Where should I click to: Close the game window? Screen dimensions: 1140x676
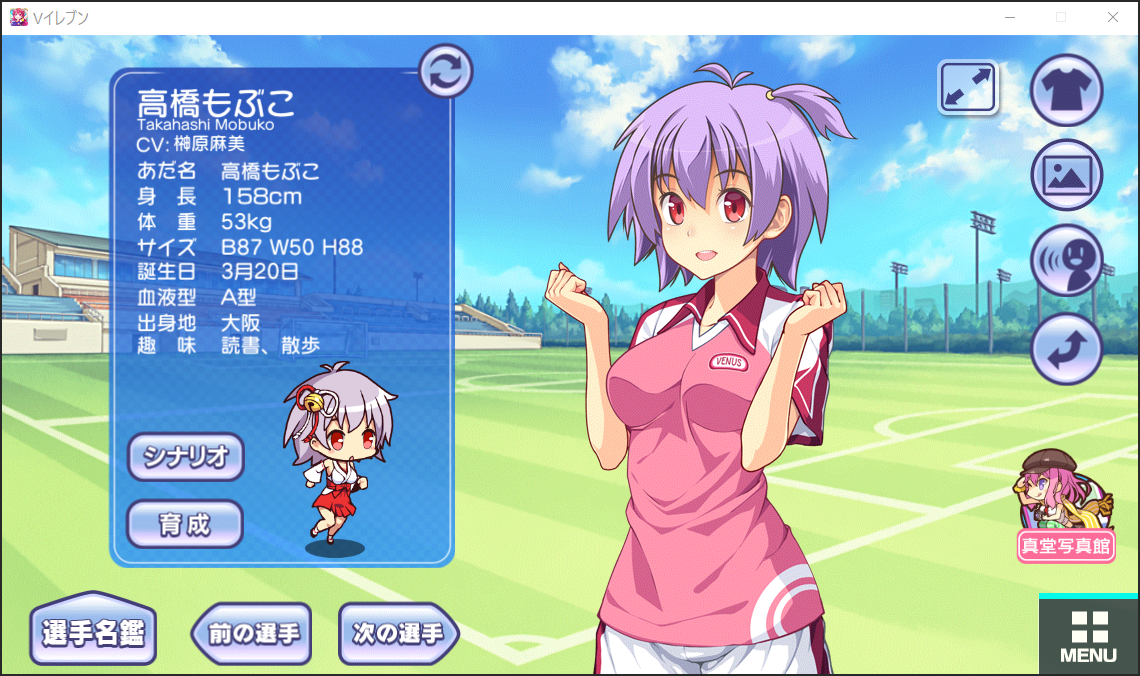click(1113, 17)
